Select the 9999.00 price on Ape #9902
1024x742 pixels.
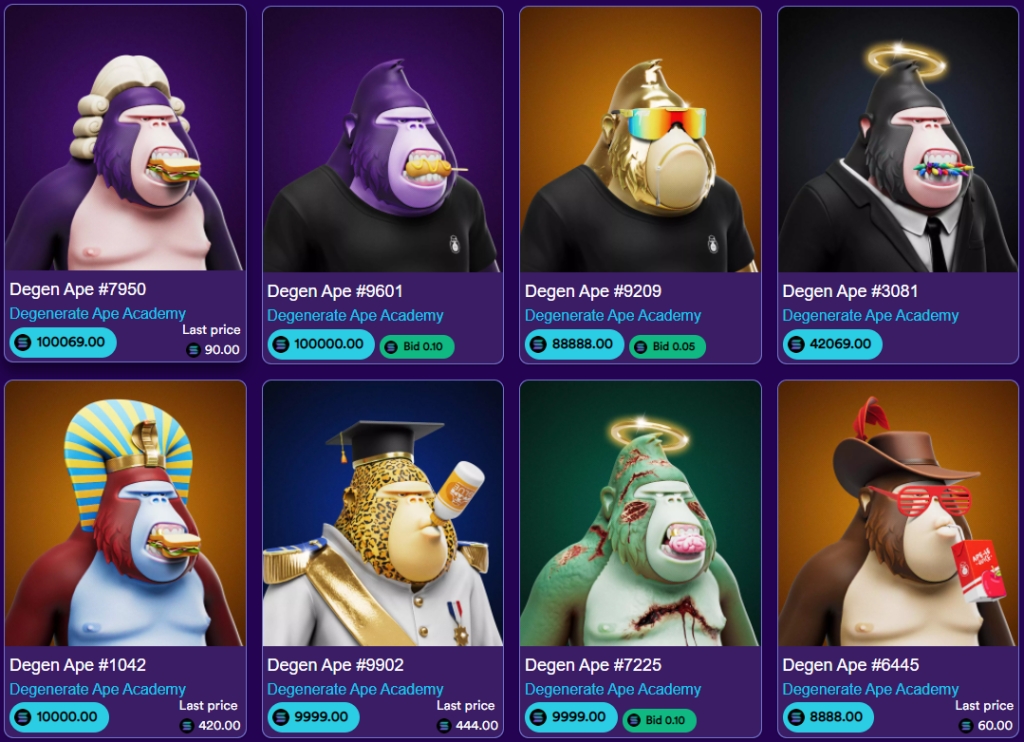(313, 716)
